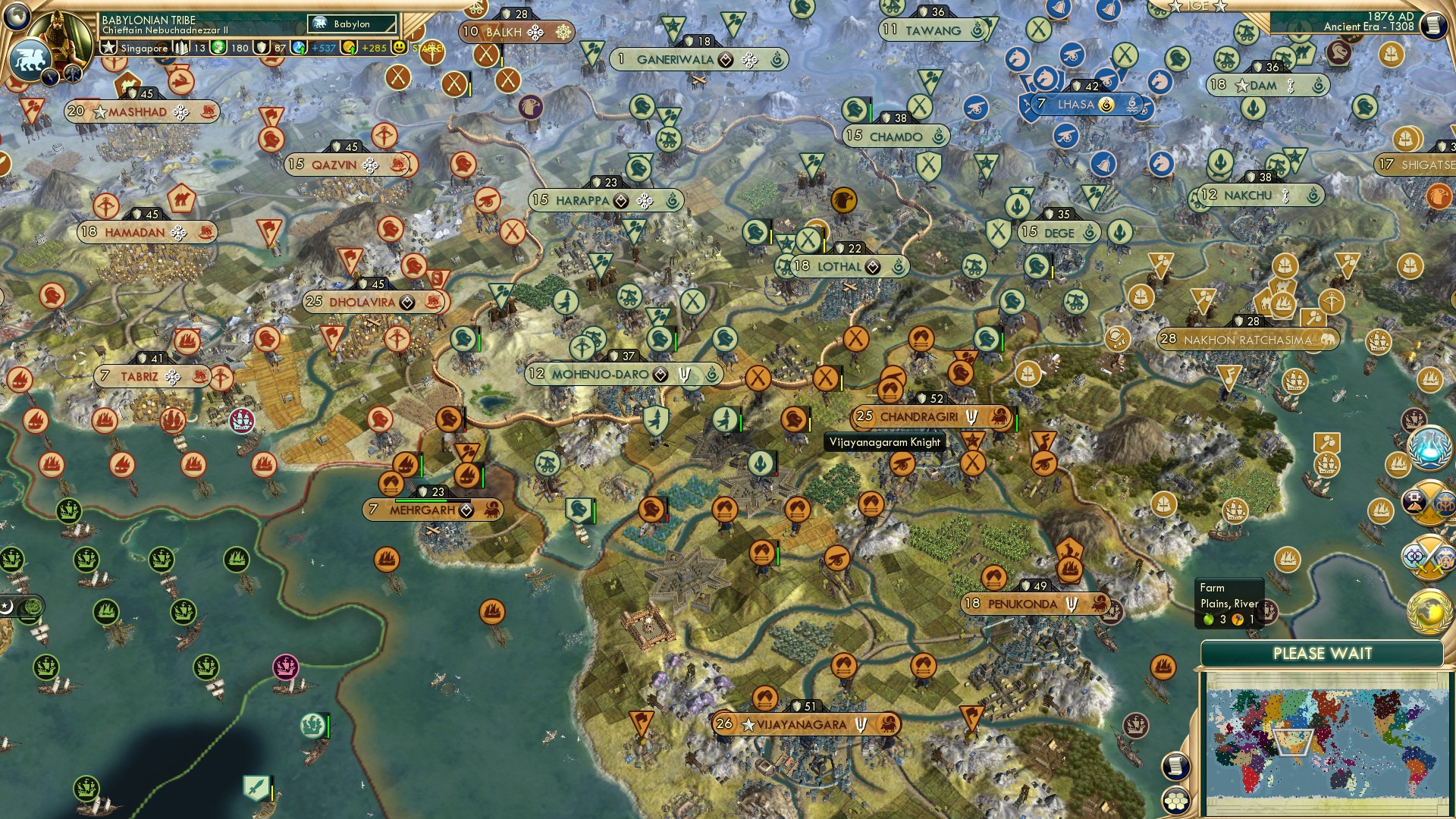Click the crossed-swords war declaration notification
Image resolution: width=1456 pixels, height=819 pixels.
[x=1429, y=503]
